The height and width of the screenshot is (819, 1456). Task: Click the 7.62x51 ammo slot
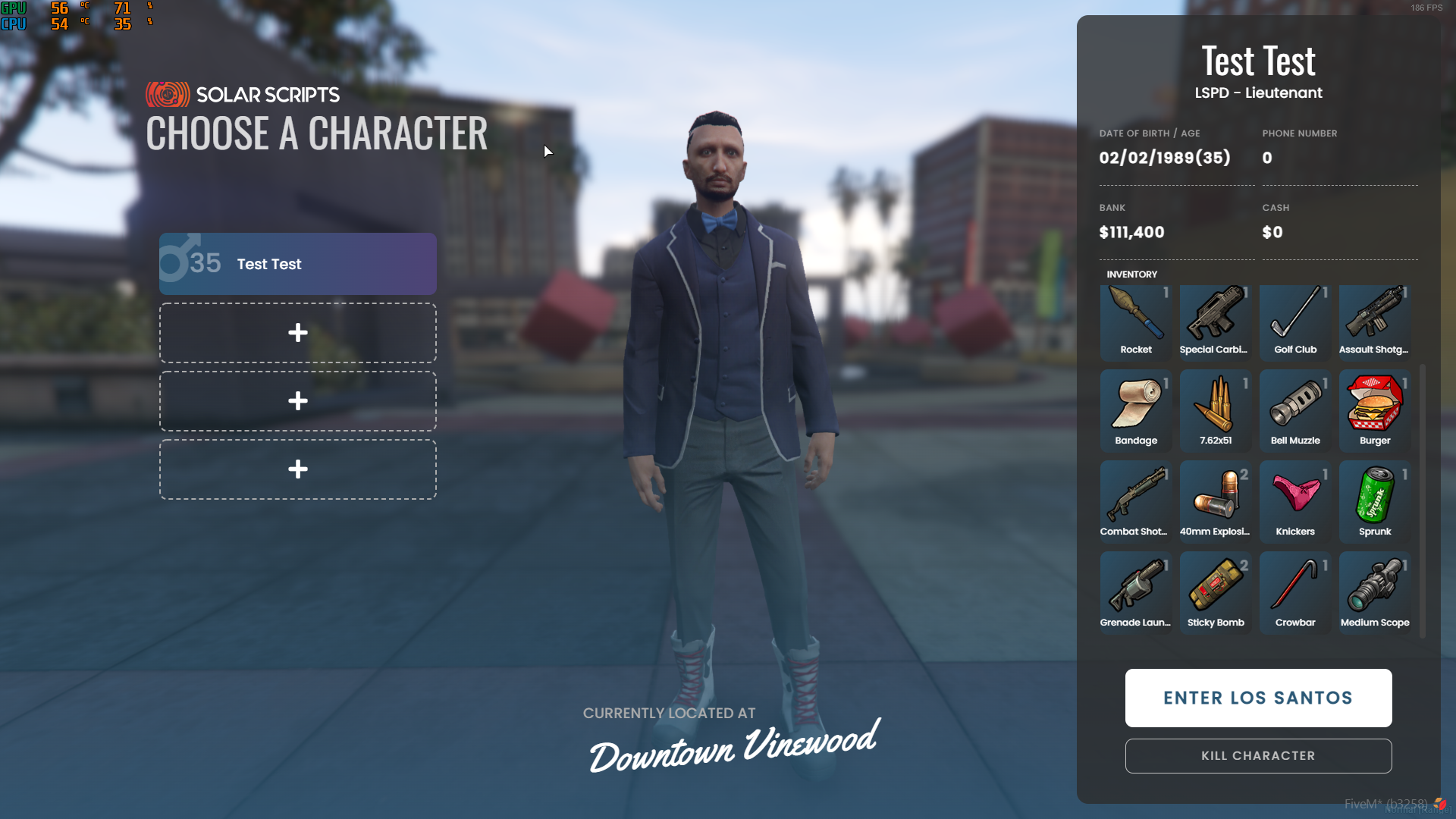coord(1216,410)
